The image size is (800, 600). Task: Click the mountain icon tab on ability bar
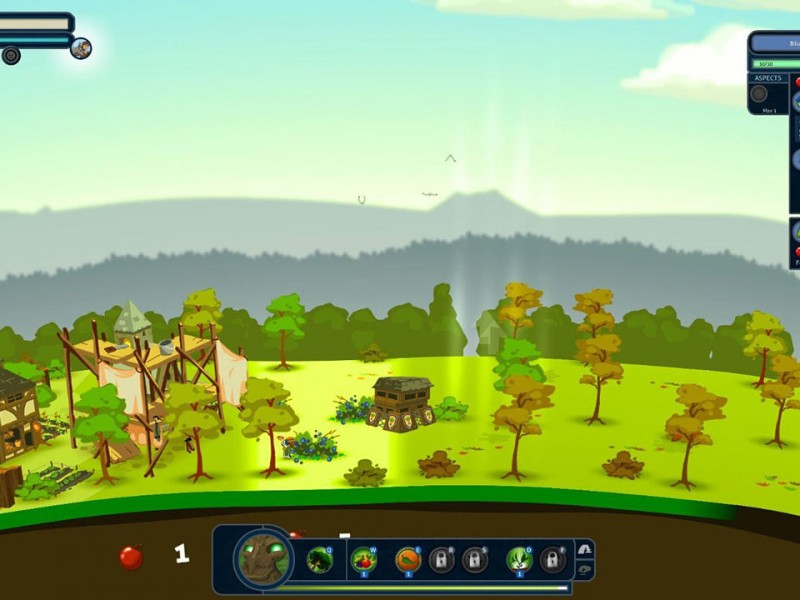(584, 549)
